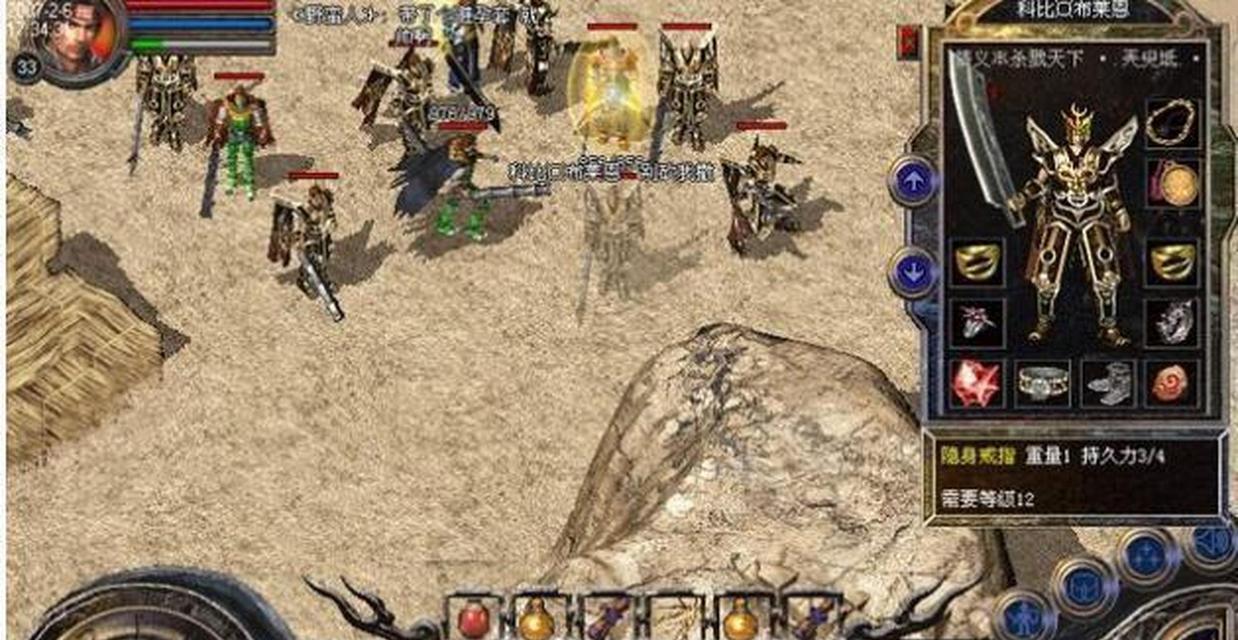The height and width of the screenshot is (640, 1238).
Task: Select the red spiral charm slot
Action: (1174, 383)
